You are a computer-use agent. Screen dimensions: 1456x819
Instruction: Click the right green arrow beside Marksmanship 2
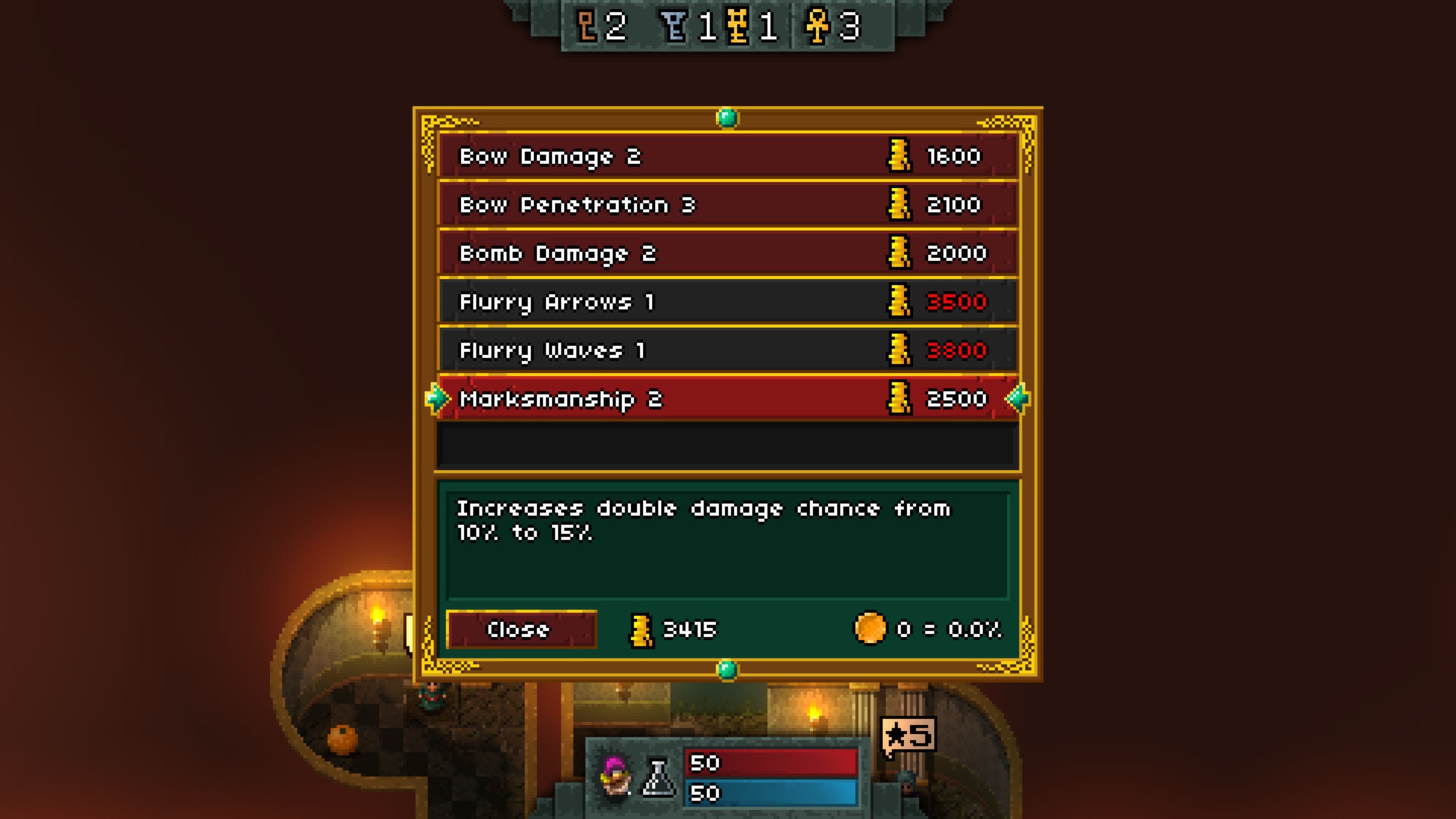point(1018,397)
